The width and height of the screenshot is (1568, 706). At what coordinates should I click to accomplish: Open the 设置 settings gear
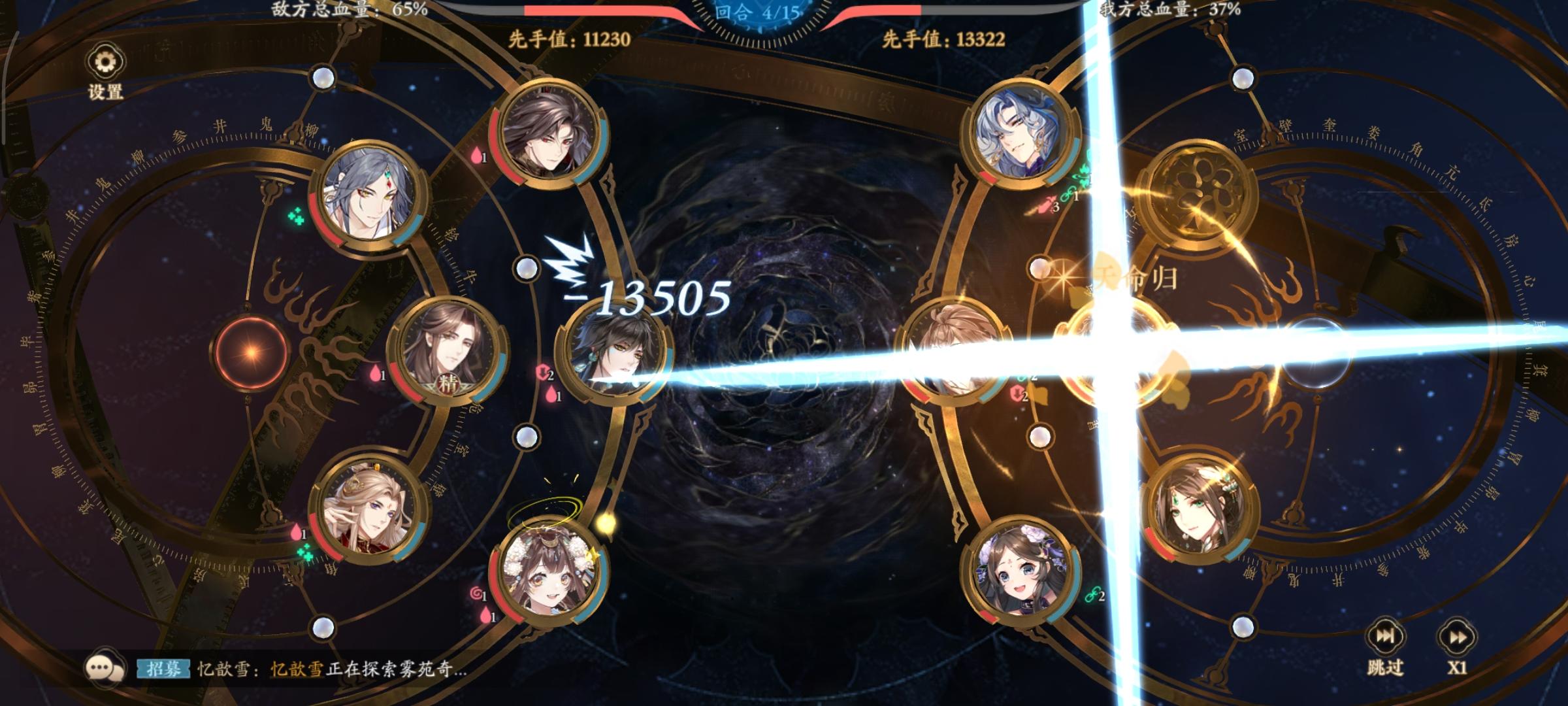pos(105,61)
